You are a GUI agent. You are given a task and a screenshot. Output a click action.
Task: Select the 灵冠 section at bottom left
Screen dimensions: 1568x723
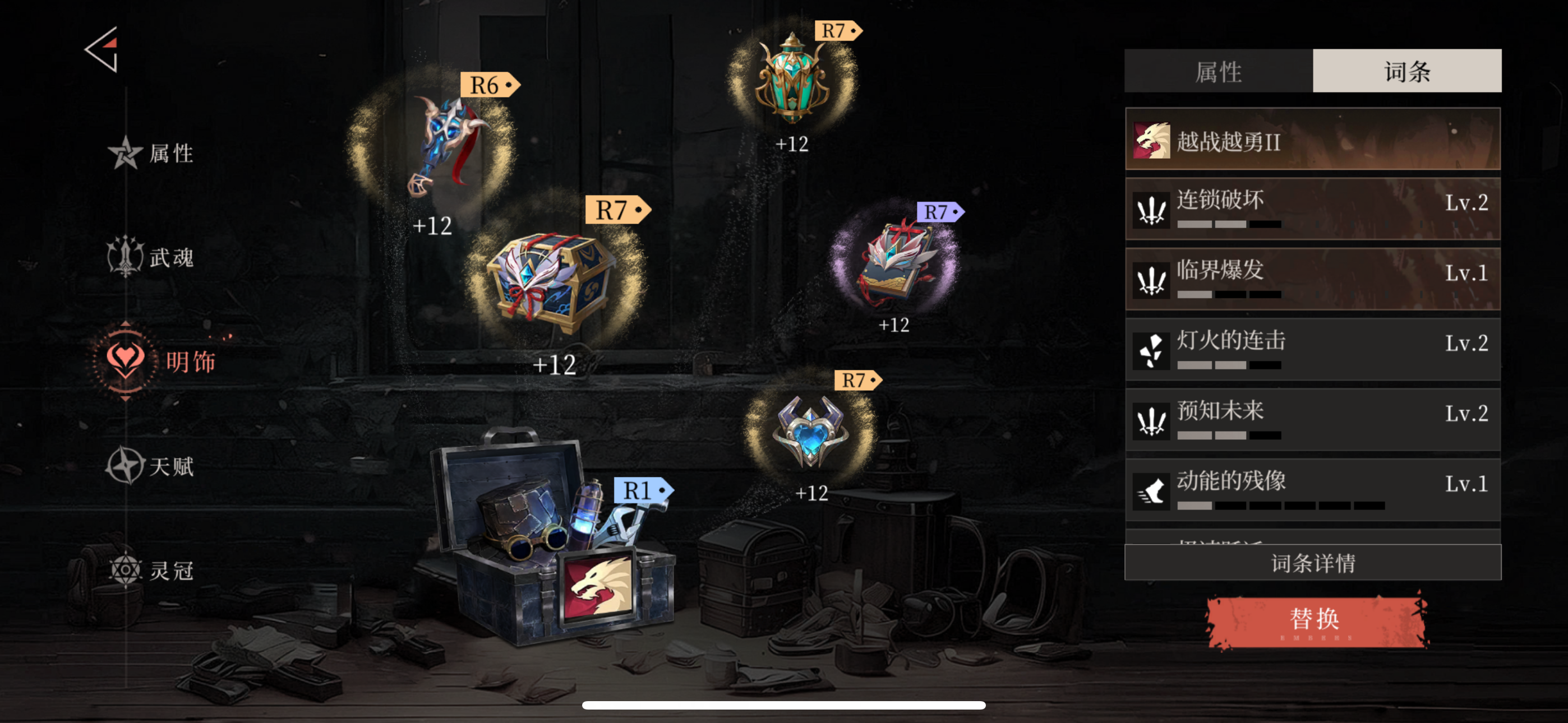[152, 570]
